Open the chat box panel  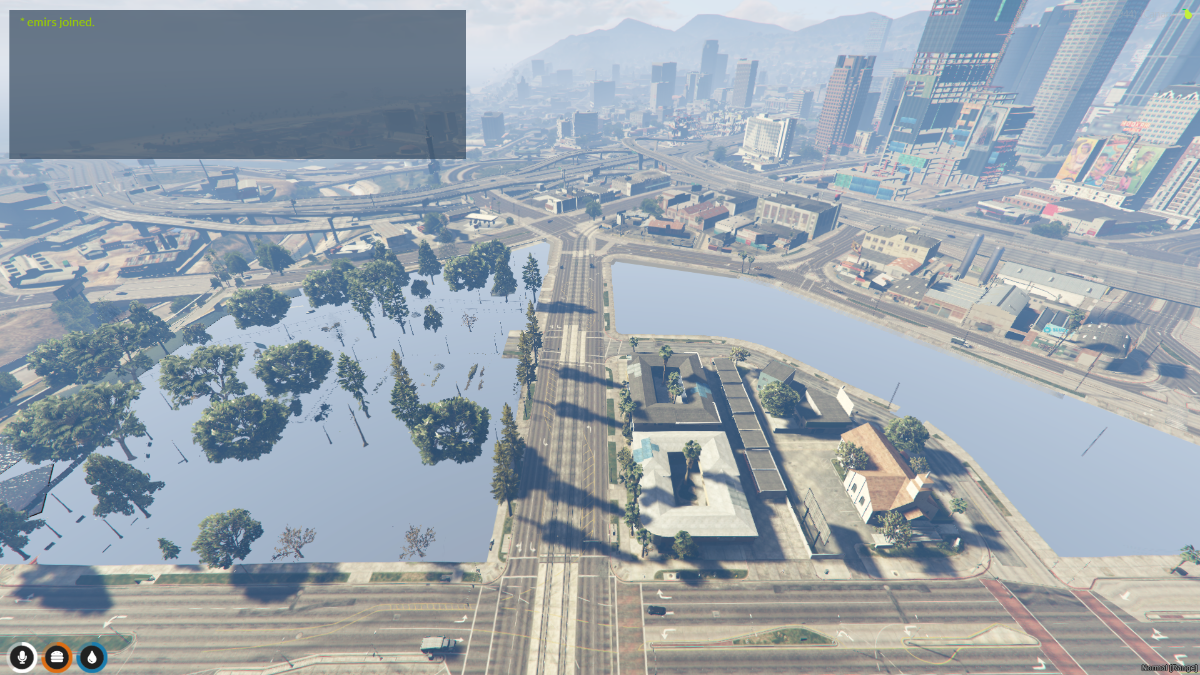pos(237,84)
